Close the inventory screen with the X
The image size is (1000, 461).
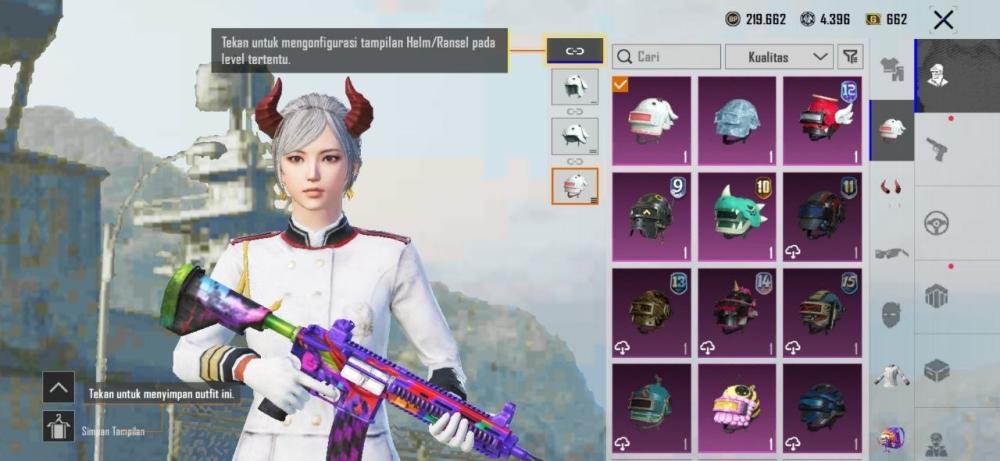click(942, 19)
